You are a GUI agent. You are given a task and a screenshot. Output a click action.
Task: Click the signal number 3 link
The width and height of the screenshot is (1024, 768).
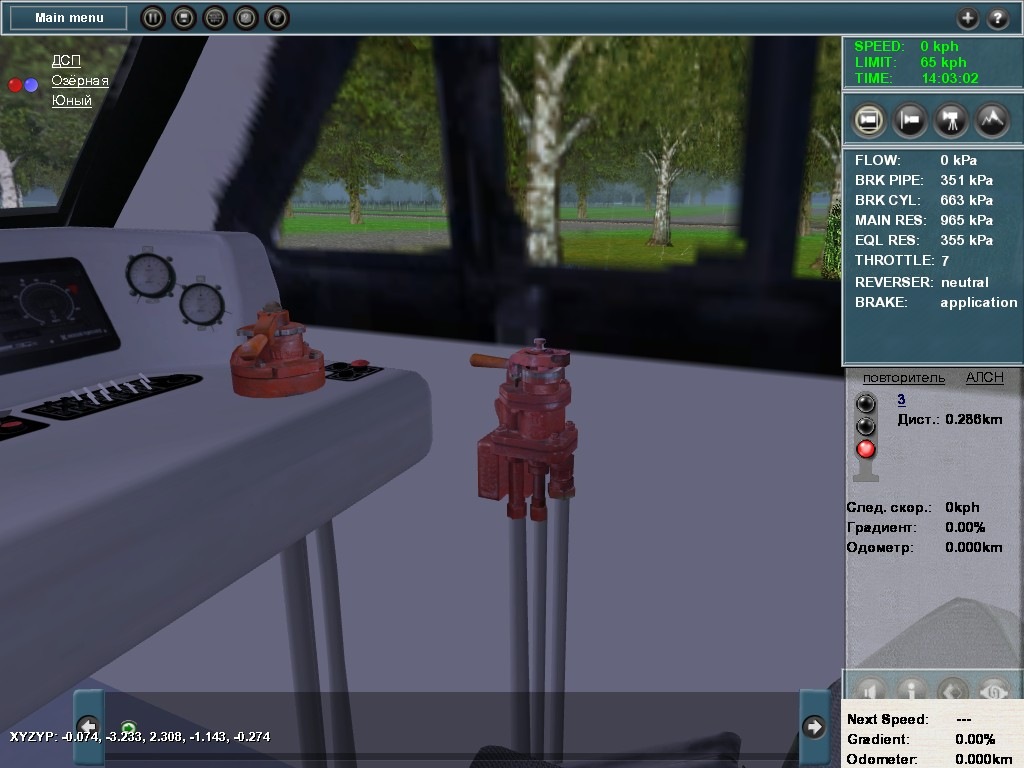tap(901, 400)
